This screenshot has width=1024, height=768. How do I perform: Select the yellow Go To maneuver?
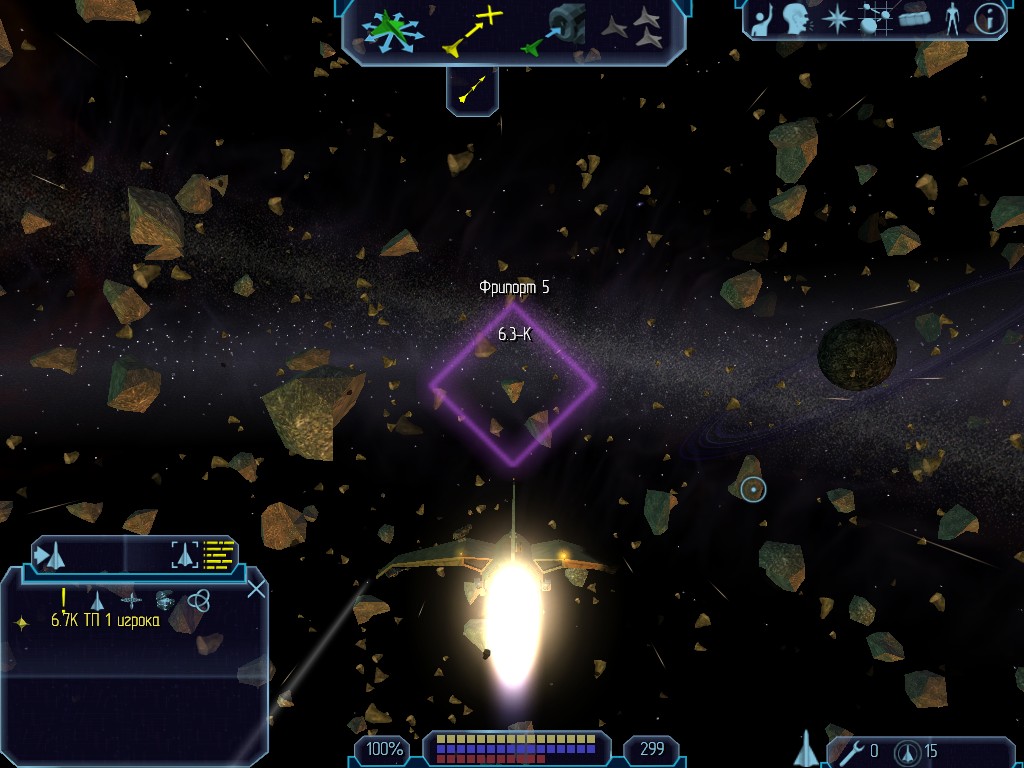[x=470, y=31]
